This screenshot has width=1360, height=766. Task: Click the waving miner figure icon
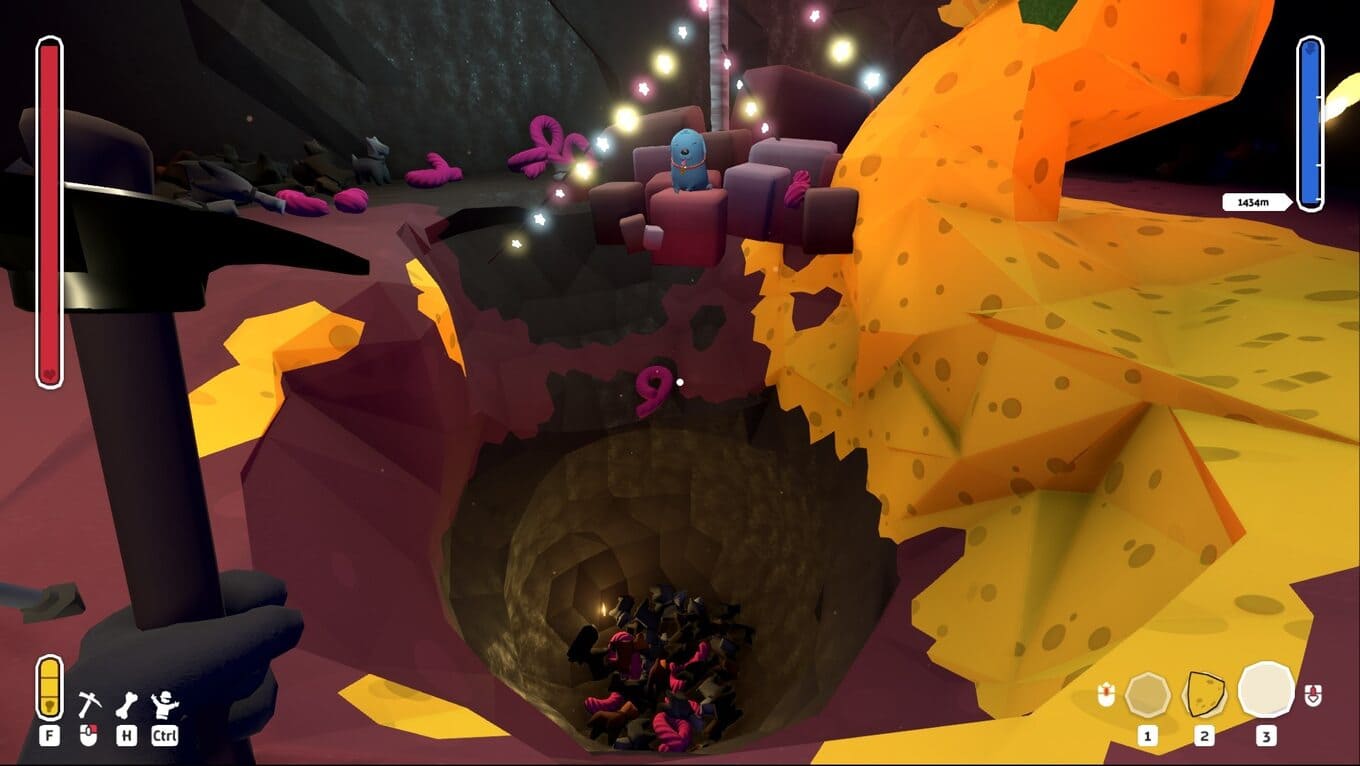pyautogui.click(x=164, y=705)
